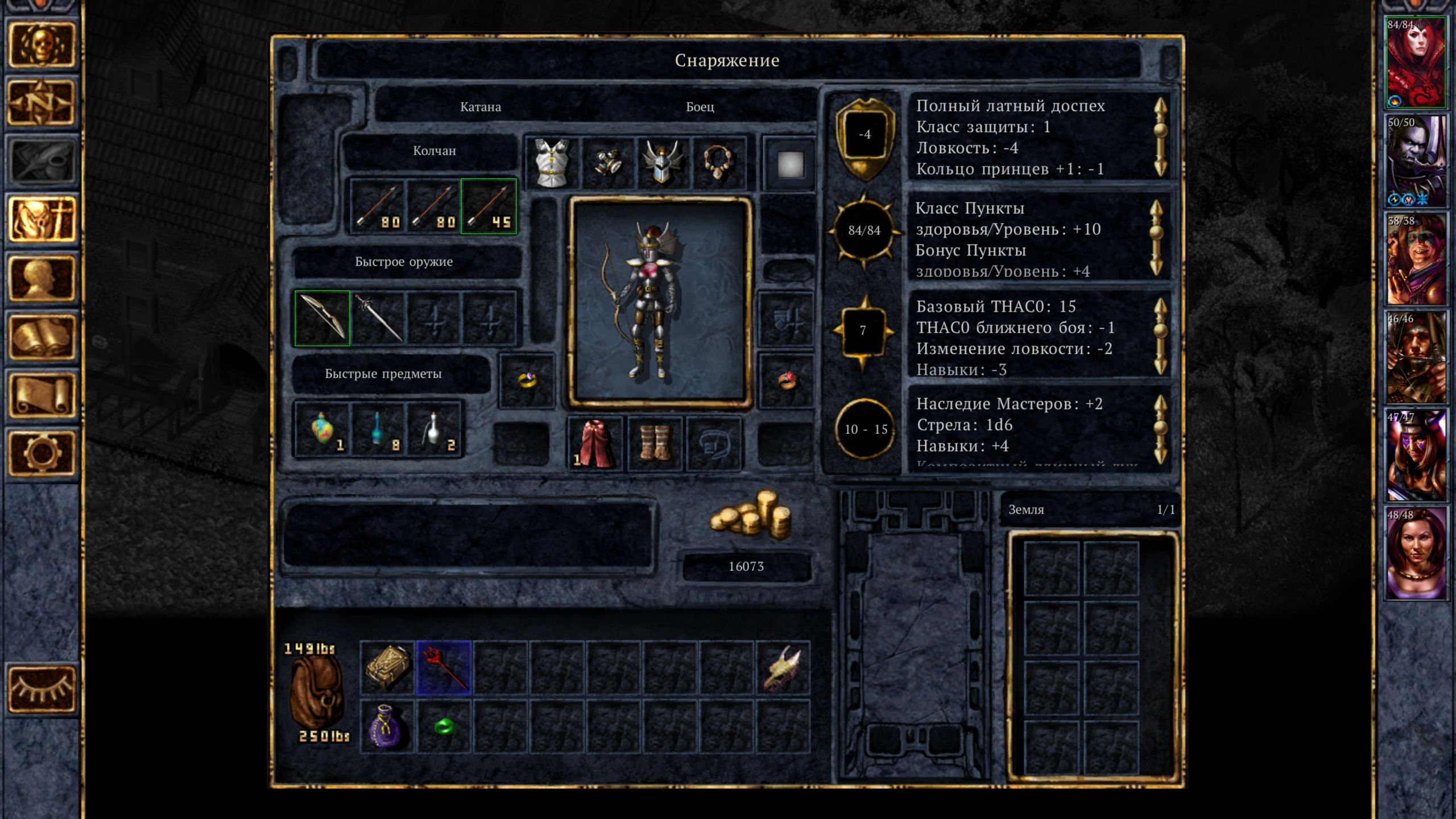This screenshot has height=819, width=1456.
Task: Click the gold coins pile
Action: [751, 515]
